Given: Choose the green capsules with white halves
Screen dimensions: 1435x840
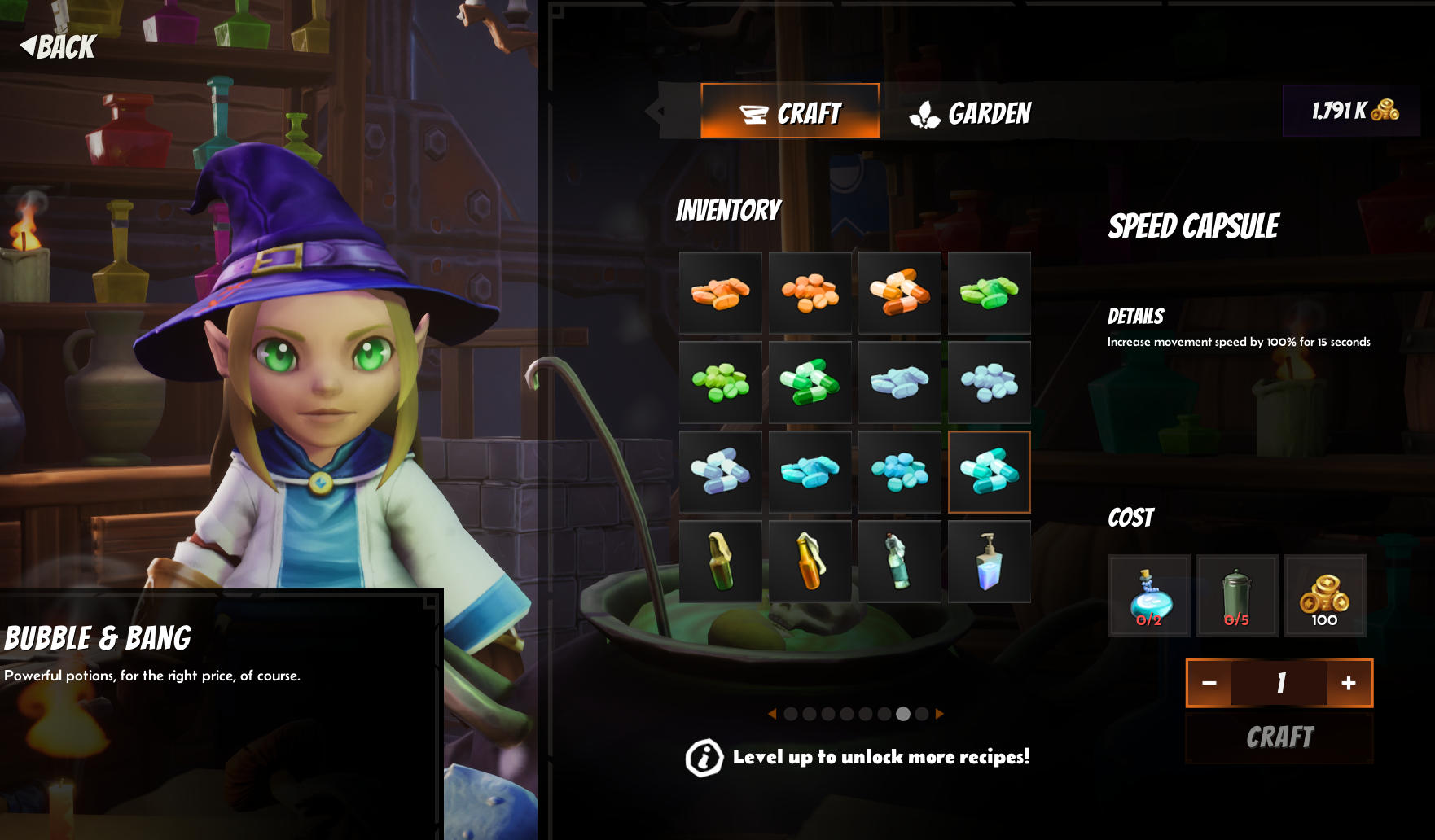Looking at the screenshot, I should click(x=810, y=383).
